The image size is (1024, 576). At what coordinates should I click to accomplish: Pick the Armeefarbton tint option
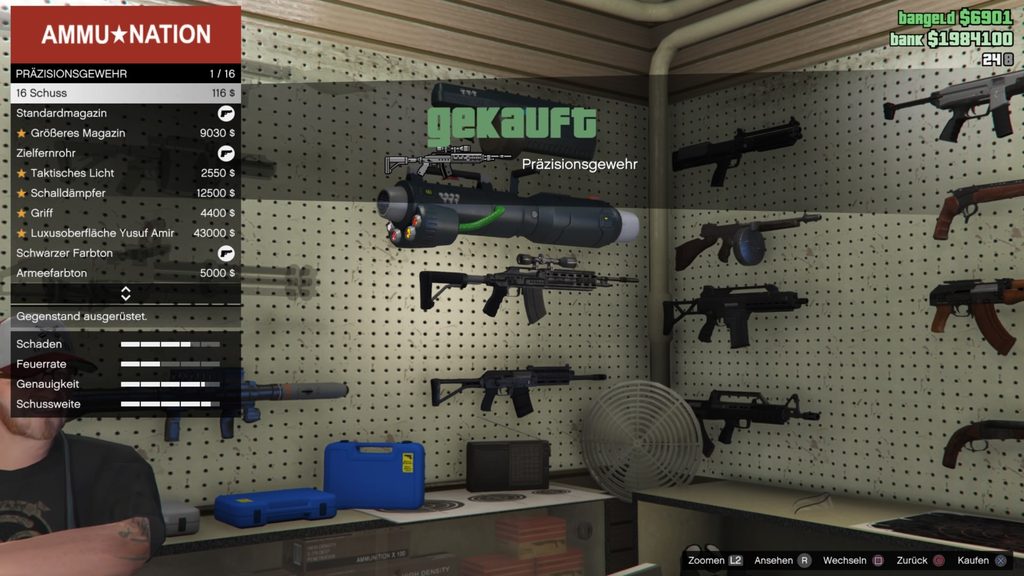pyautogui.click(x=125, y=273)
